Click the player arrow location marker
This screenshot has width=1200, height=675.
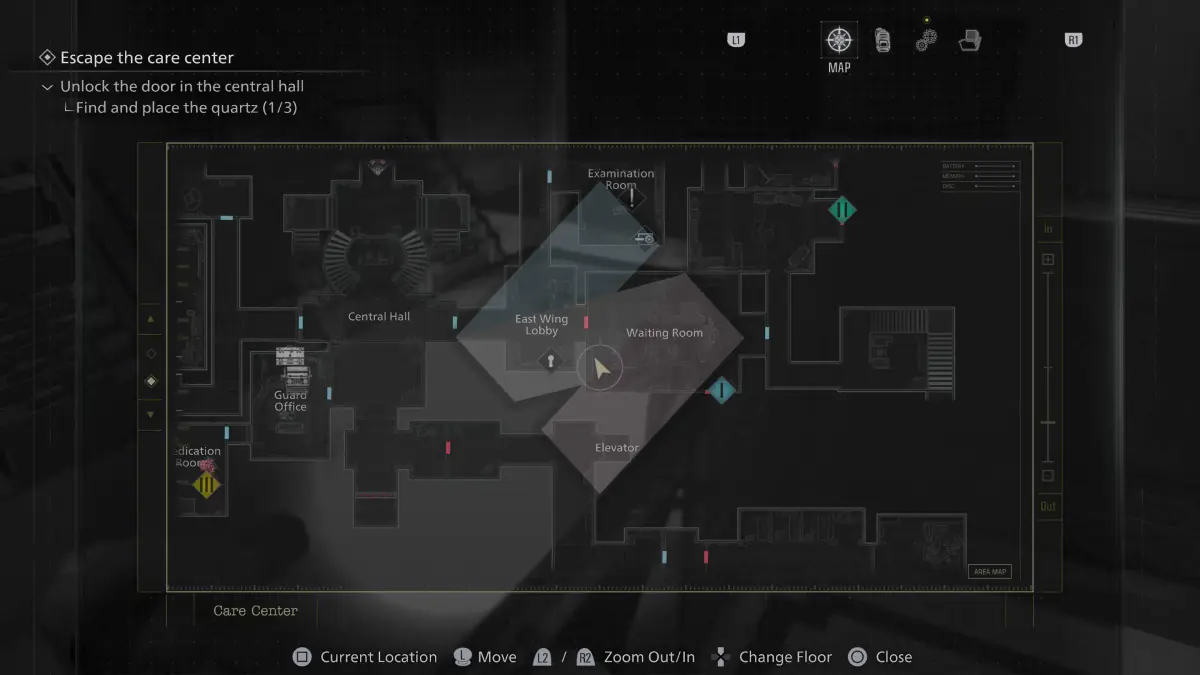point(600,369)
